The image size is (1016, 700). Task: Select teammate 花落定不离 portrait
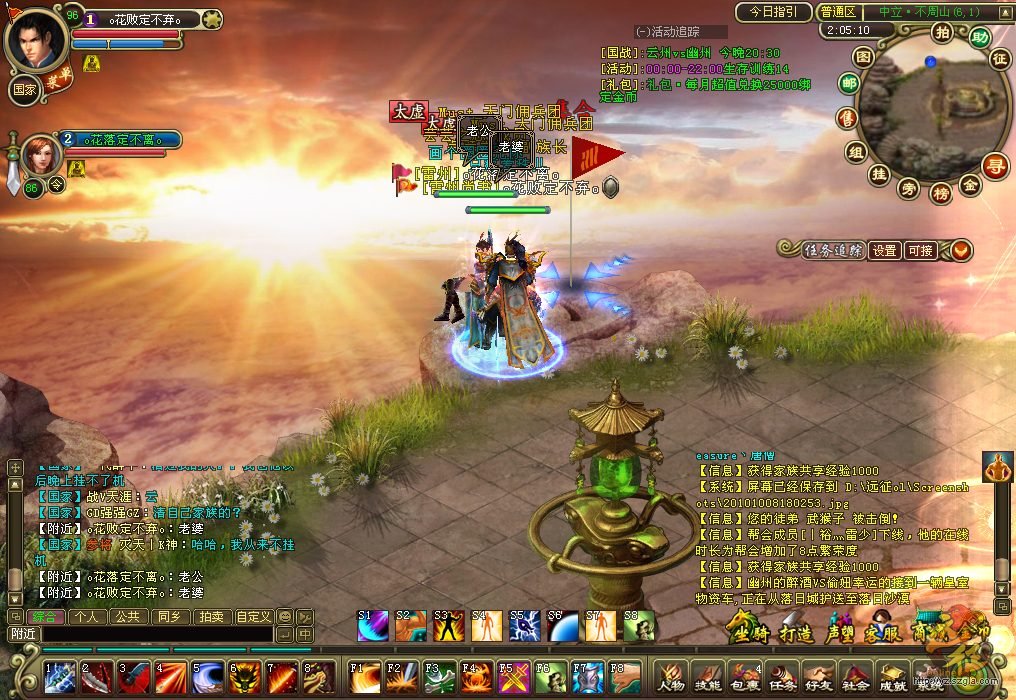coord(41,155)
